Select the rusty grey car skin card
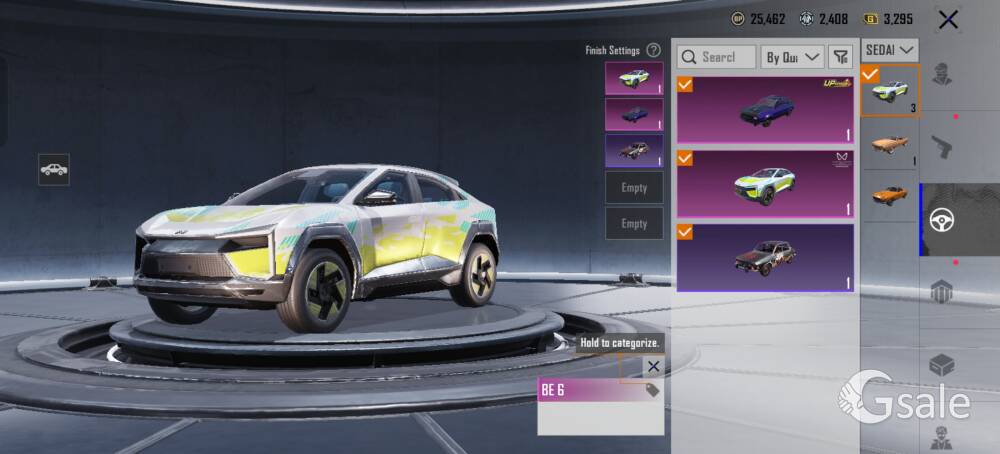This screenshot has height=454, width=1000. pyautogui.click(x=766, y=257)
